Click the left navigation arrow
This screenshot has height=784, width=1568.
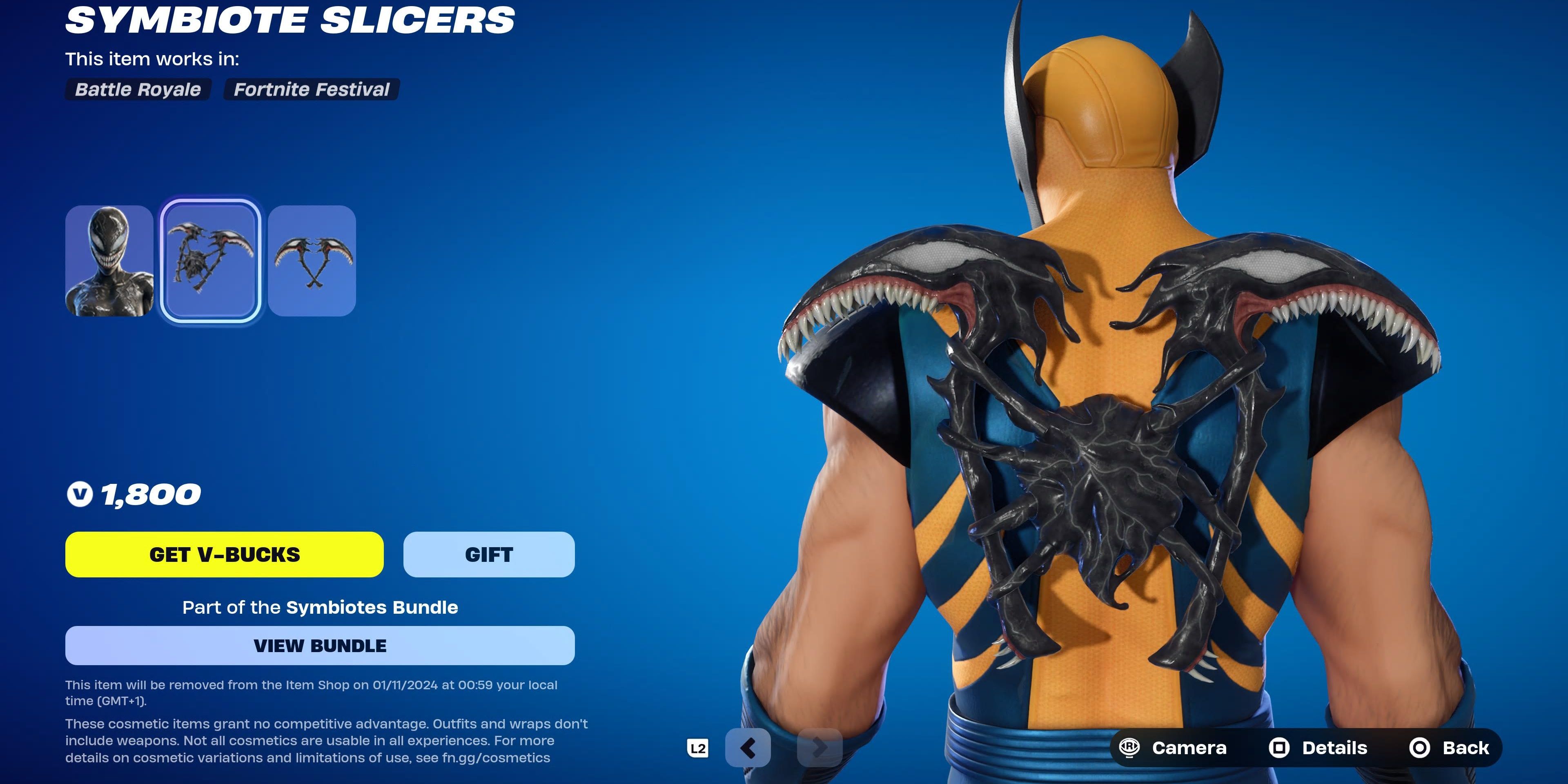click(x=748, y=748)
